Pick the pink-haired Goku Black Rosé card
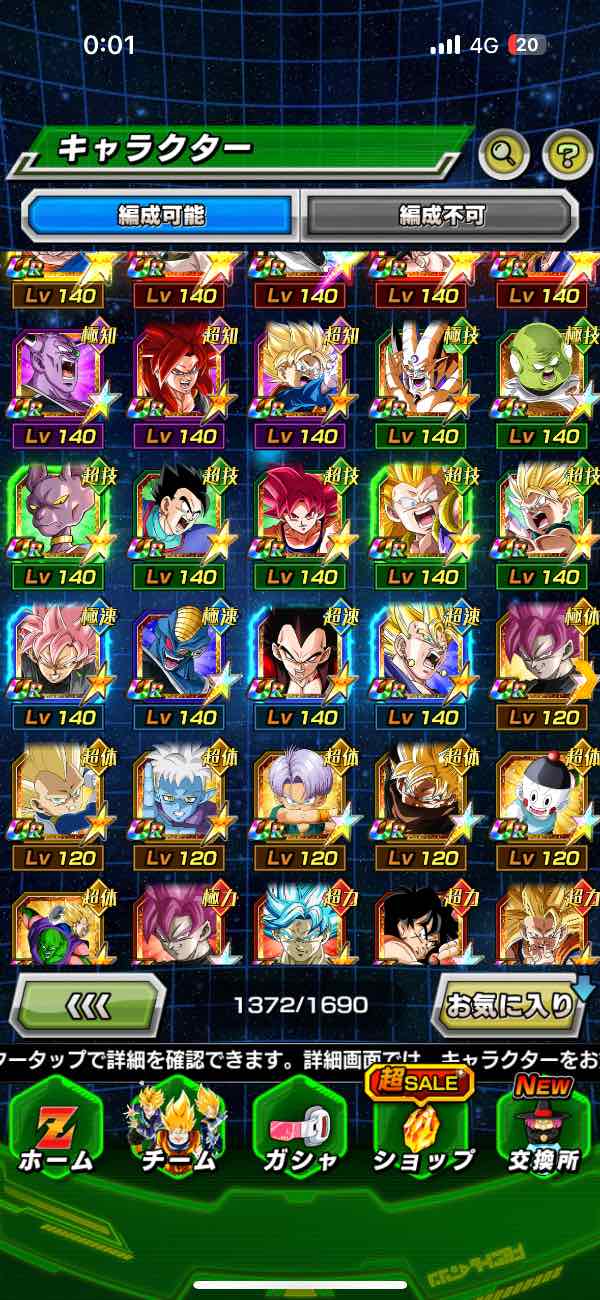Screen dimensions: 600x1300 point(59,653)
